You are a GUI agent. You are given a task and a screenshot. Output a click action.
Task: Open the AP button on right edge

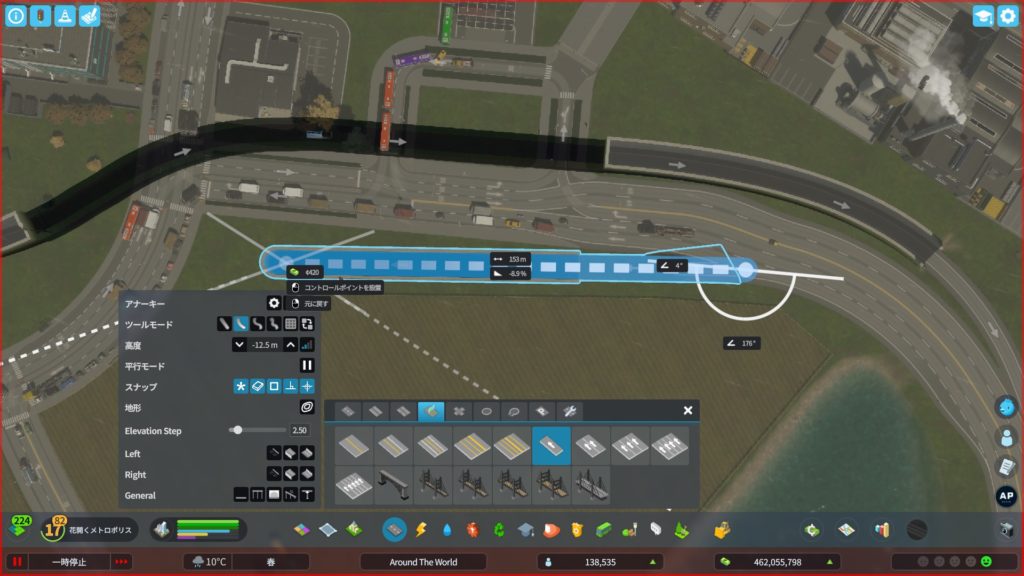pyautogui.click(x=1006, y=496)
